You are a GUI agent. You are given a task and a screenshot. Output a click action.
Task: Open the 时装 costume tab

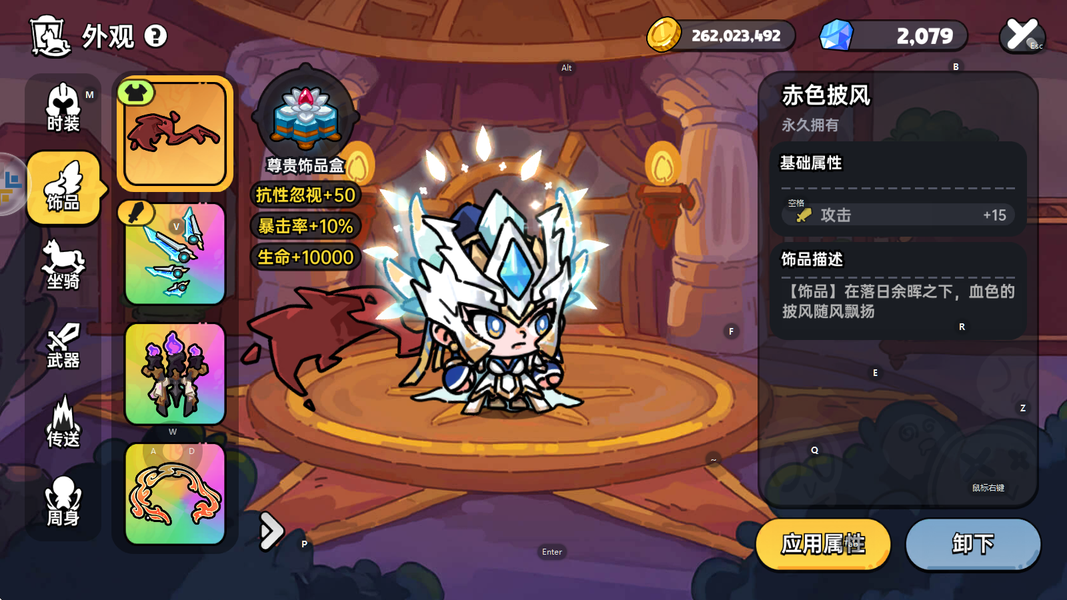(63, 108)
